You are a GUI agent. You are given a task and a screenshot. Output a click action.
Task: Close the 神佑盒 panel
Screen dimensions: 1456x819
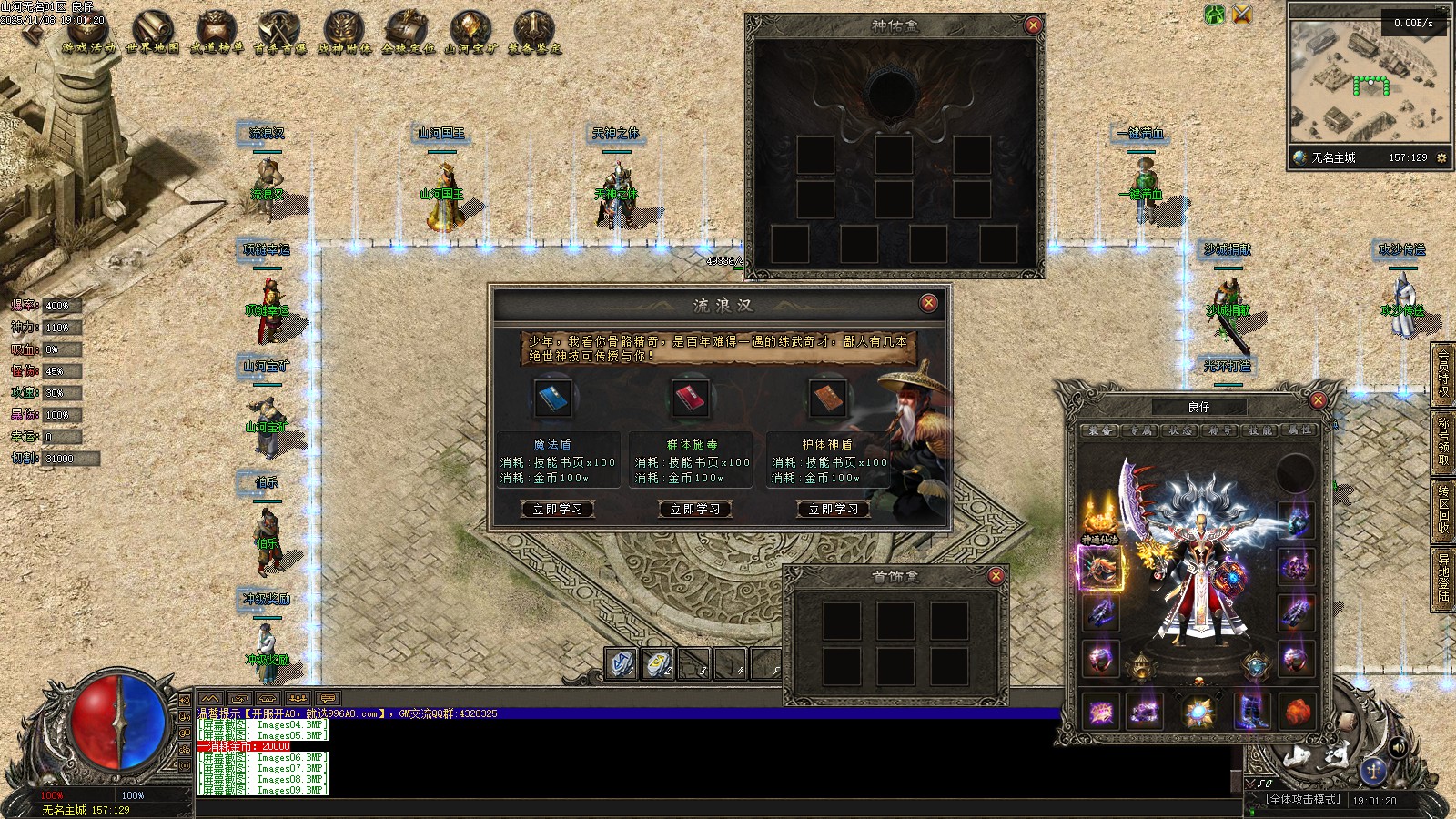pyautogui.click(x=1033, y=25)
